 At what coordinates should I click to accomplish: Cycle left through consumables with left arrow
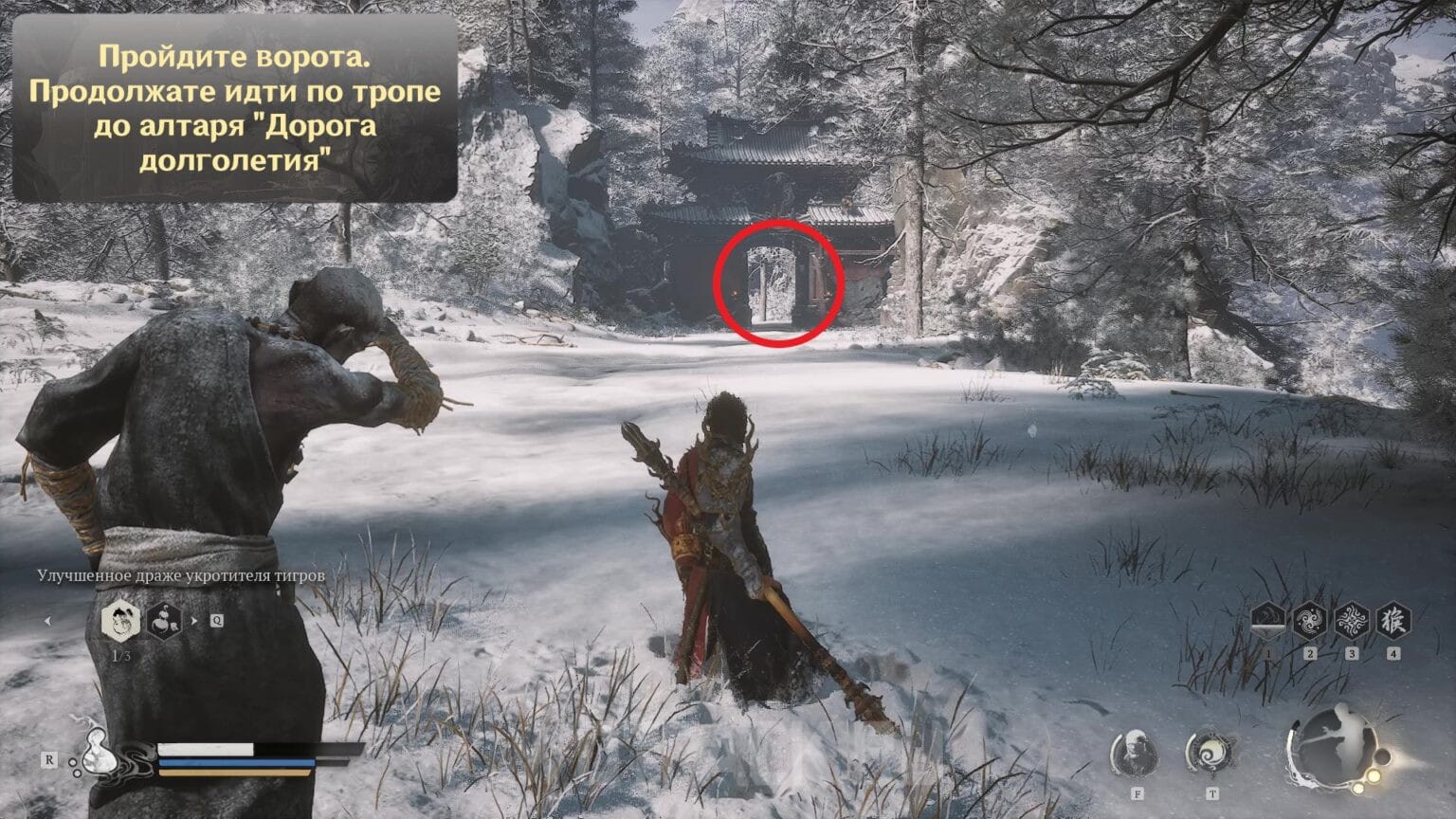(x=48, y=621)
